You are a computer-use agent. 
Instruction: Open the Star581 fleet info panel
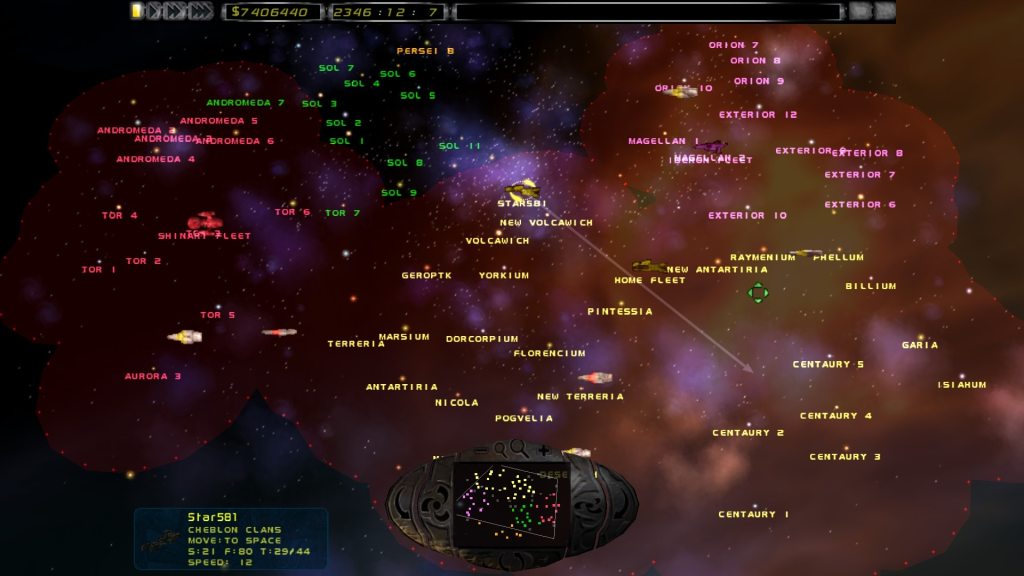pos(231,539)
